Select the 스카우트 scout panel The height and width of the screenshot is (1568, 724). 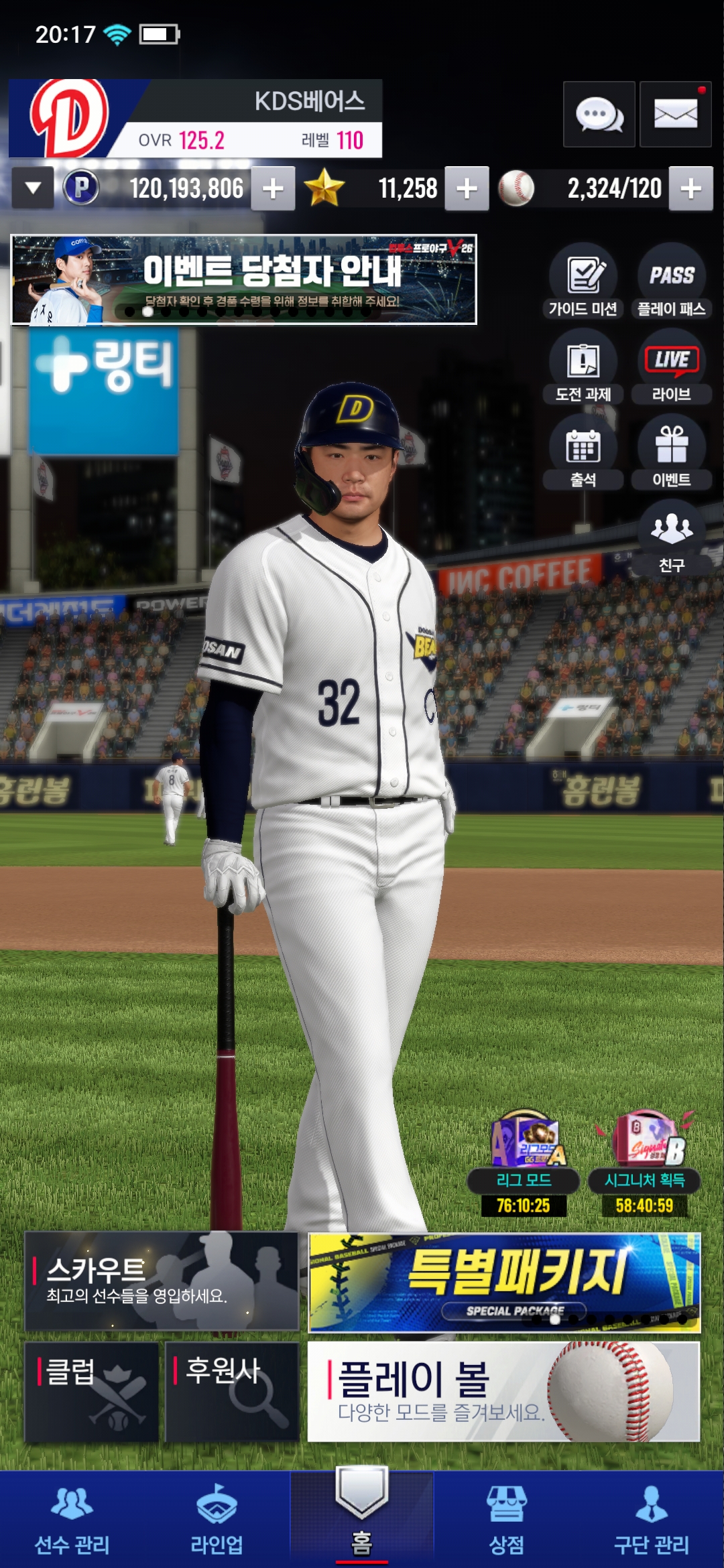click(162, 1281)
